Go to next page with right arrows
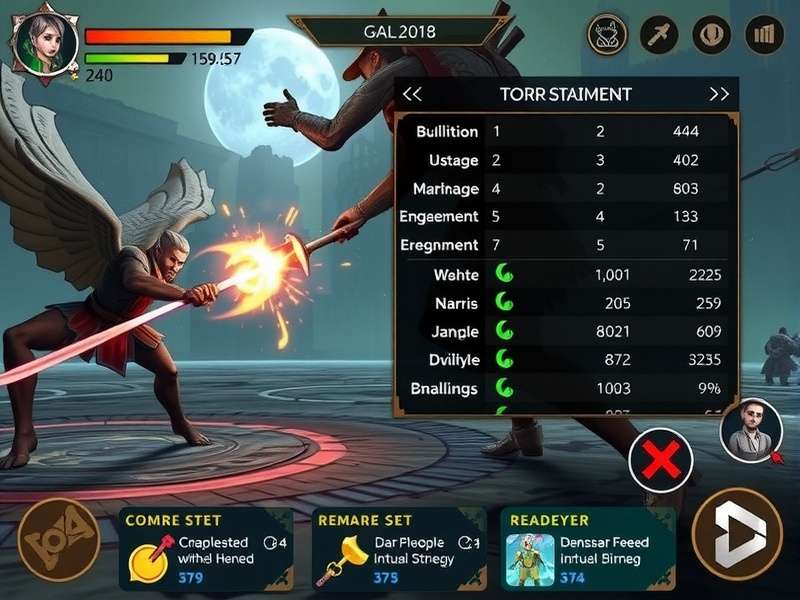Screen dimensions: 800x600 click(x=719, y=95)
